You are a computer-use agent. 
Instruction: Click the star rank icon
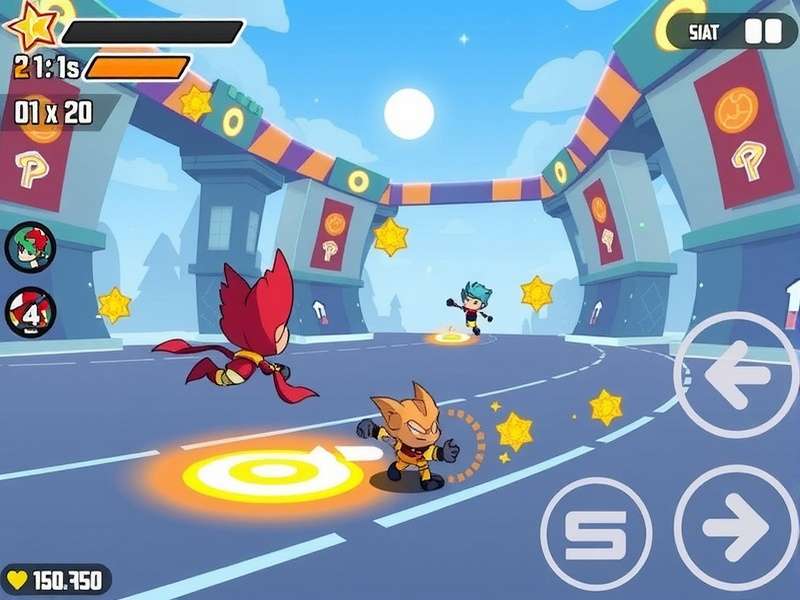[32, 26]
